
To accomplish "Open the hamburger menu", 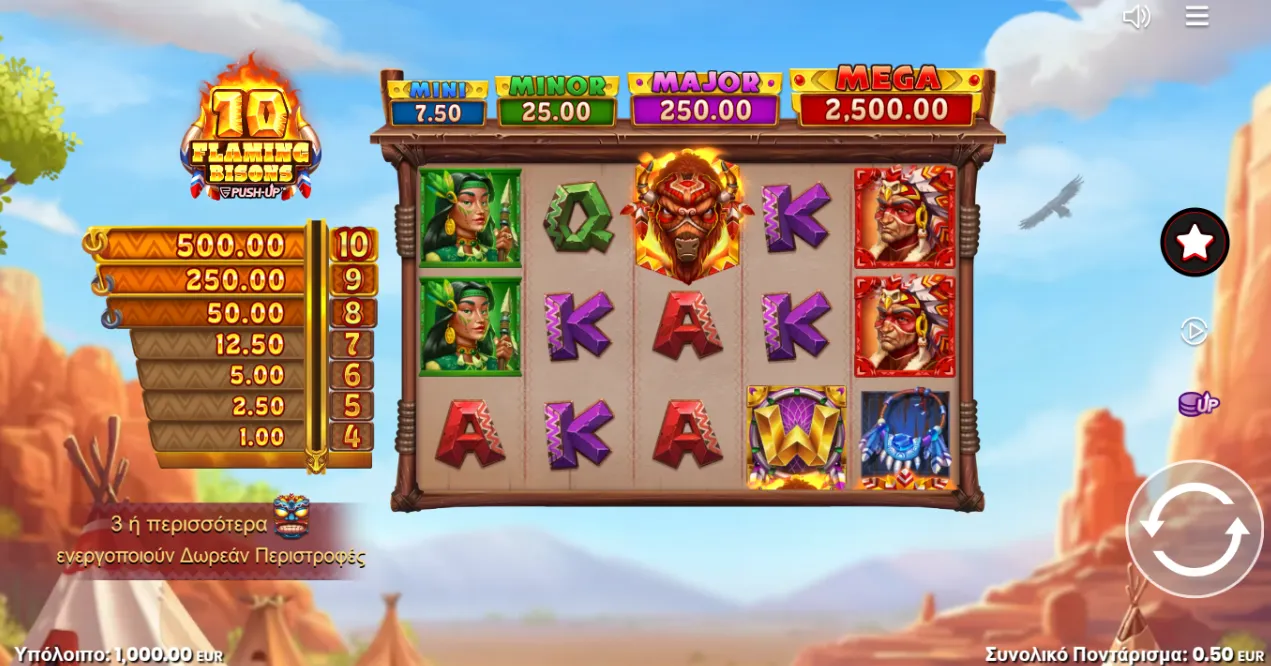I will click(1197, 16).
